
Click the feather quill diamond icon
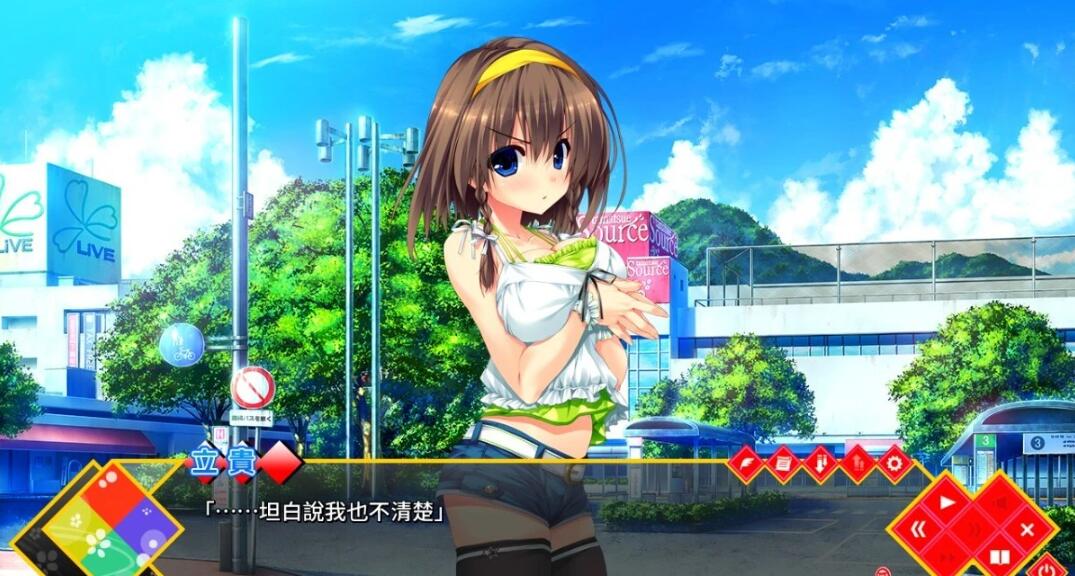(746, 464)
